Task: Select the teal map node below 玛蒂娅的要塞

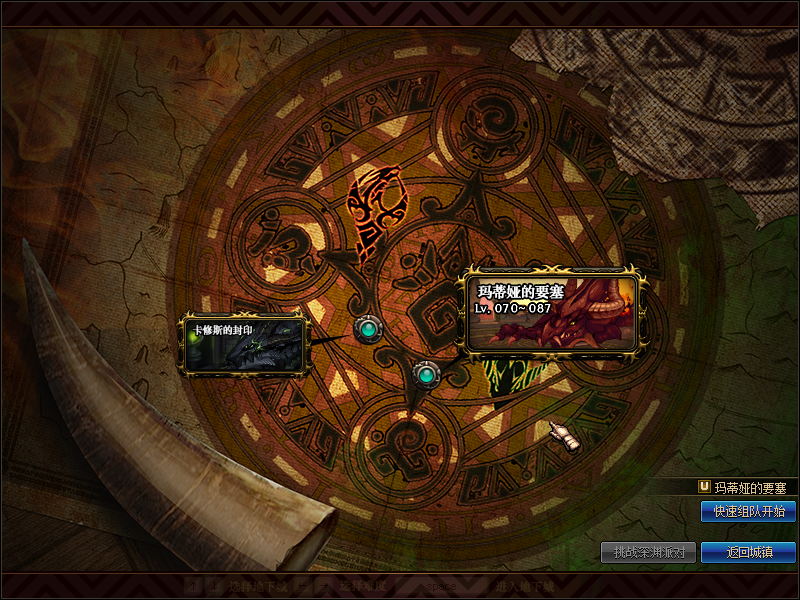Action: [x=426, y=375]
